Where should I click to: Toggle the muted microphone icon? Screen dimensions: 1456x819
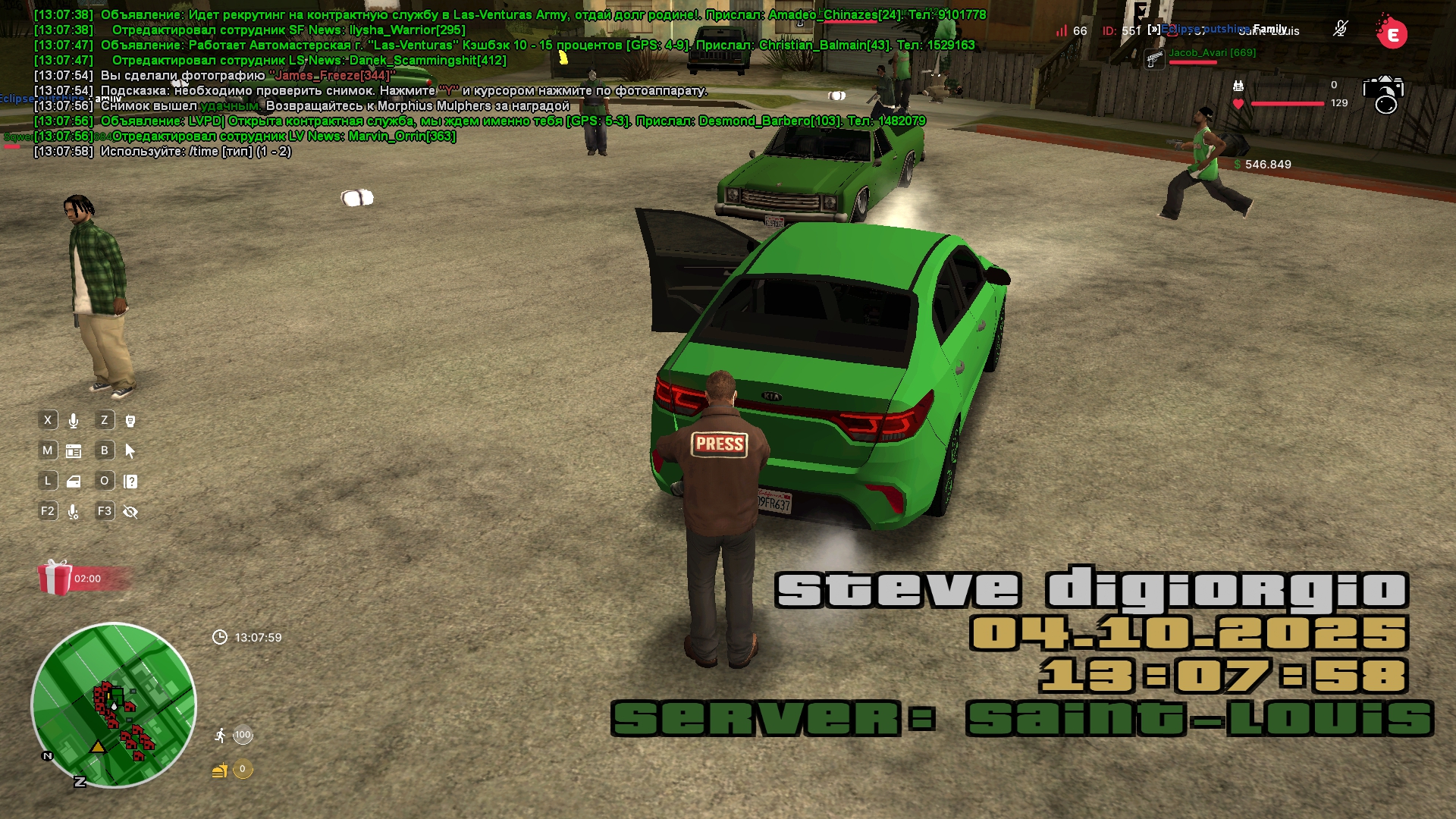1340,29
